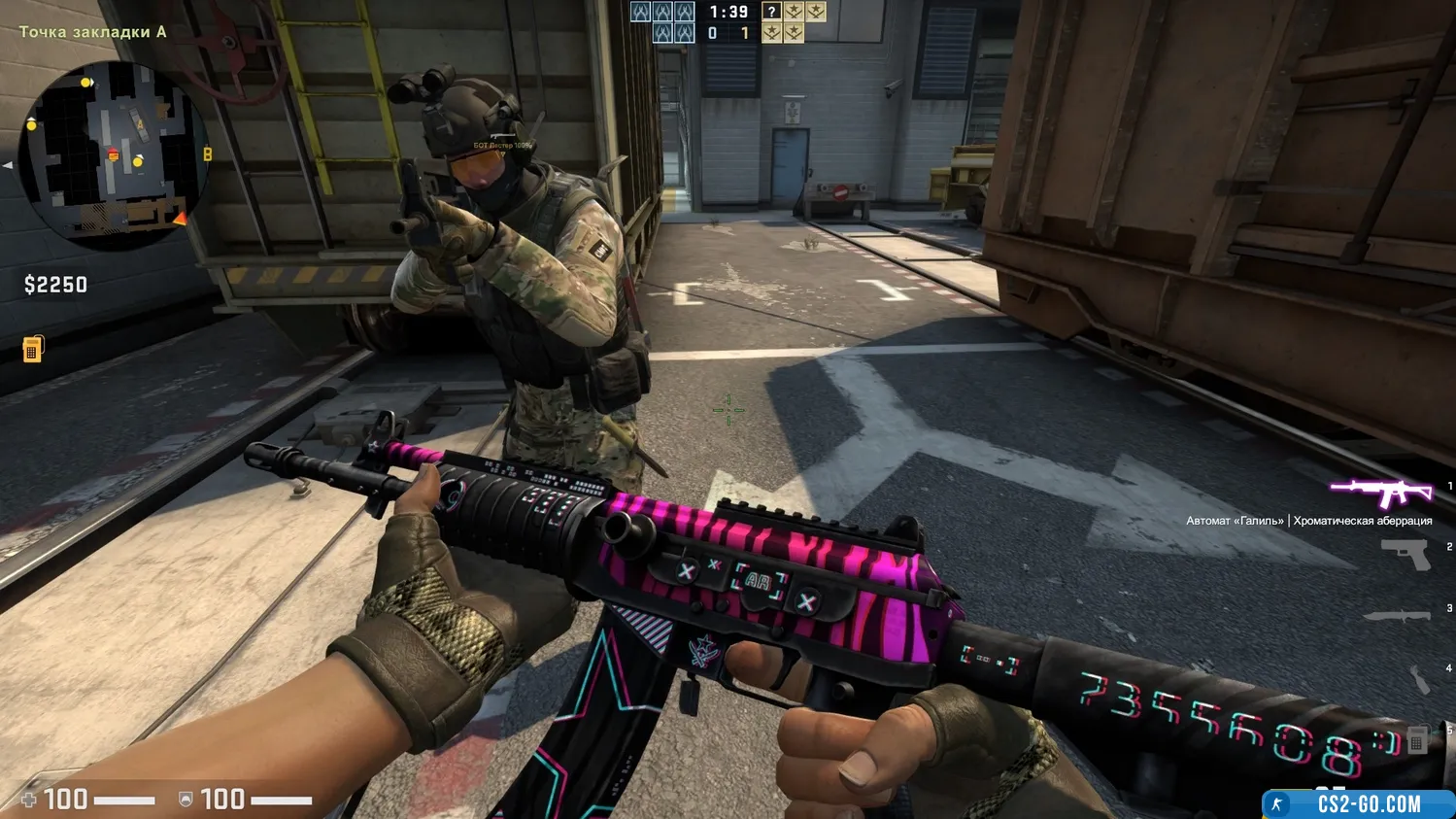Select the Galil rifle weapon slot
This screenshot has height=819, width=1456.
point(1380,493)
